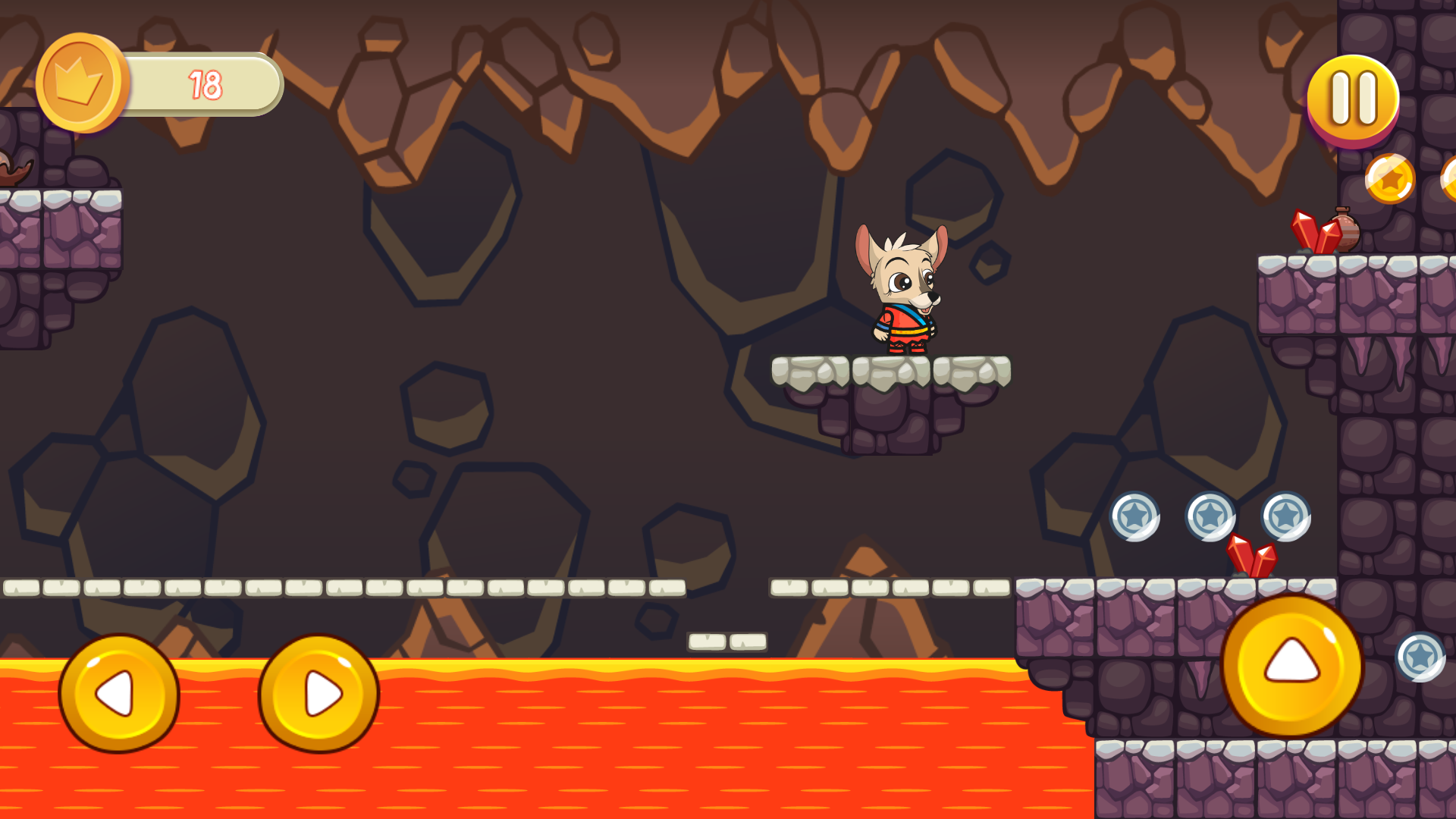Tap the score value showing 18
Viewport: 1456px width, 819px height.
point(205,83)
